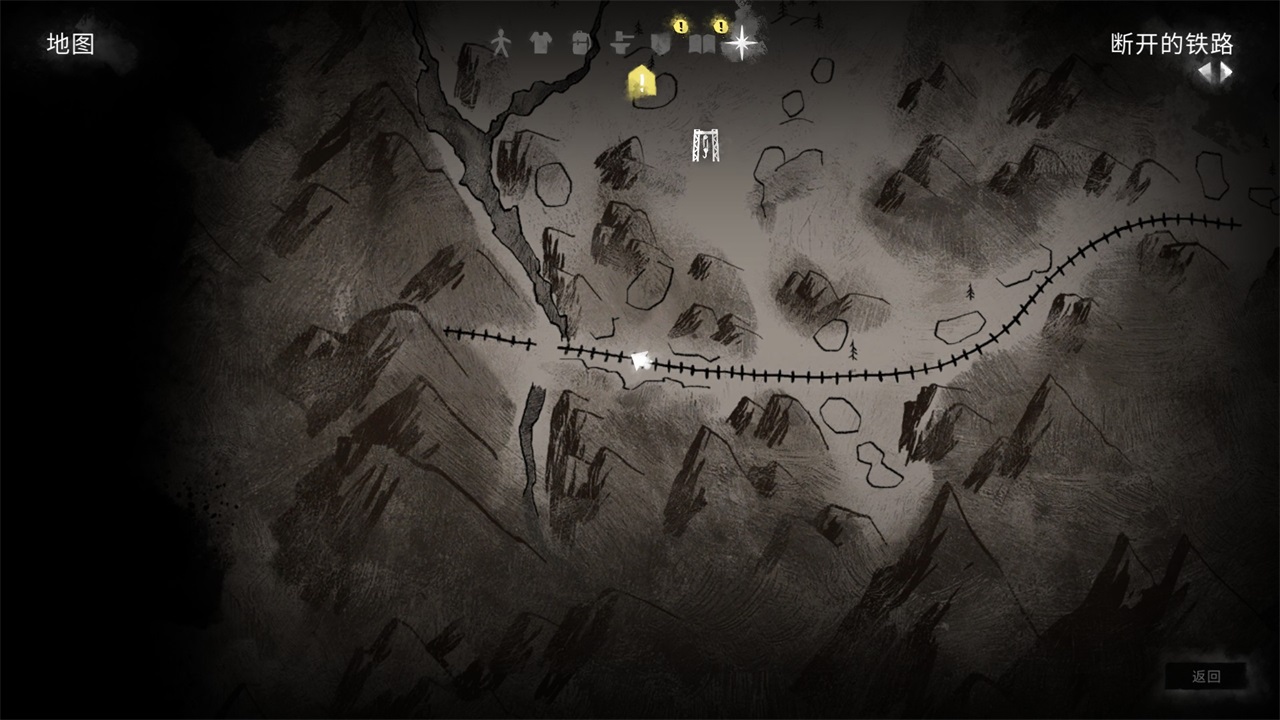Switch to the next region with the right arrow
The height and width of the screenshot is (720, 1280).
pyautogui.click(x=1225, y=72)
